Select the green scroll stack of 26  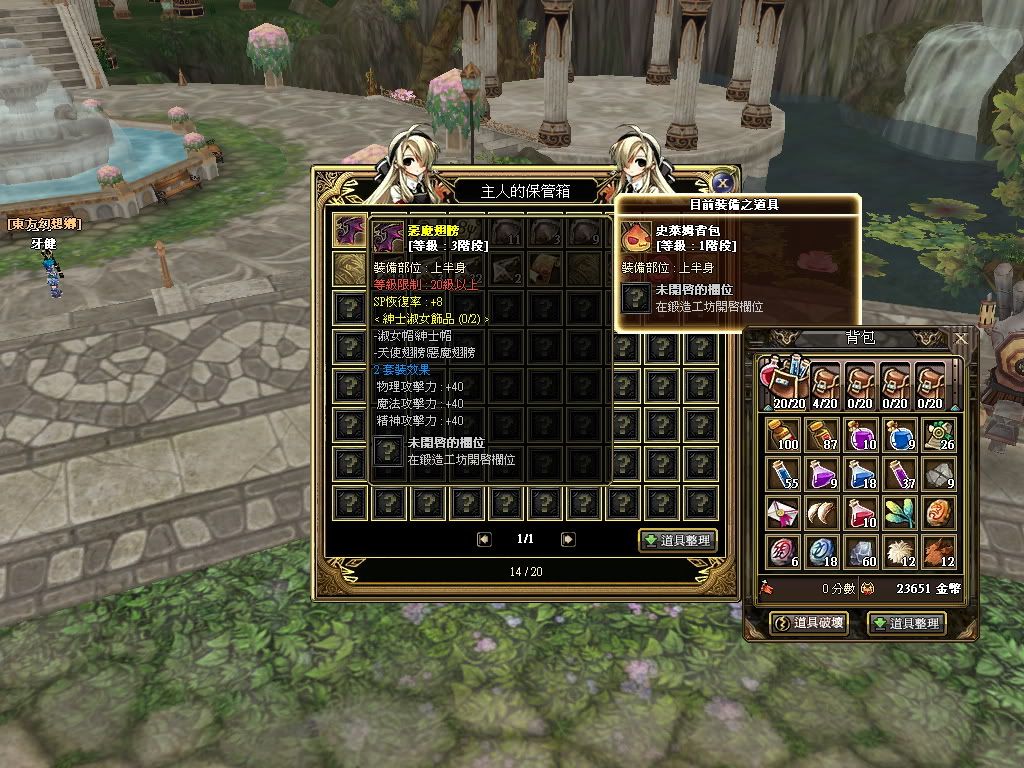pyautogui.click(x=939, y=435)
